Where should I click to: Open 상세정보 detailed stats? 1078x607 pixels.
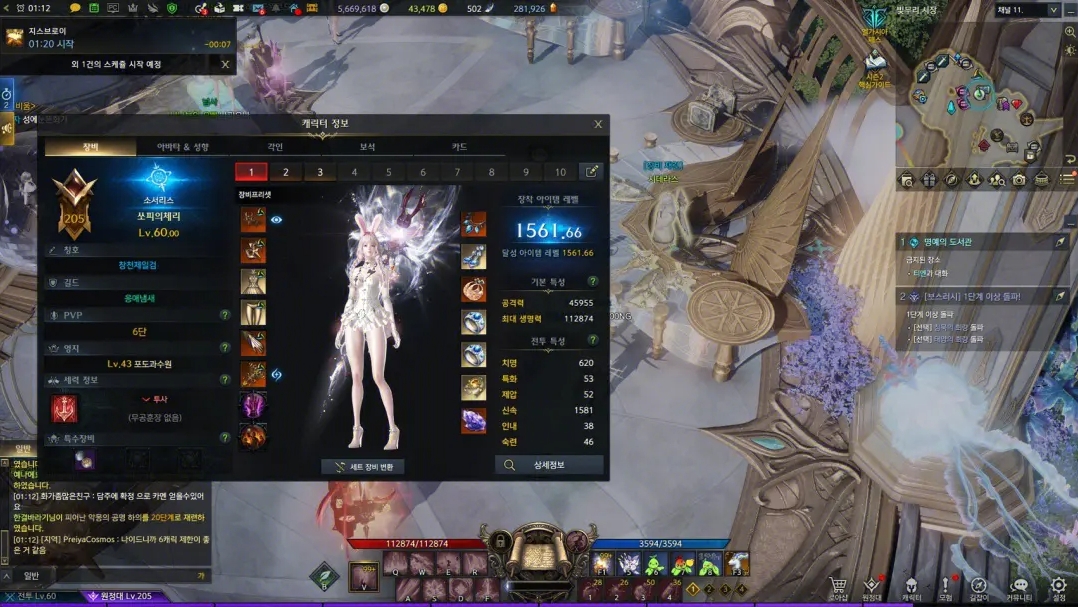(x=549, y=465)
